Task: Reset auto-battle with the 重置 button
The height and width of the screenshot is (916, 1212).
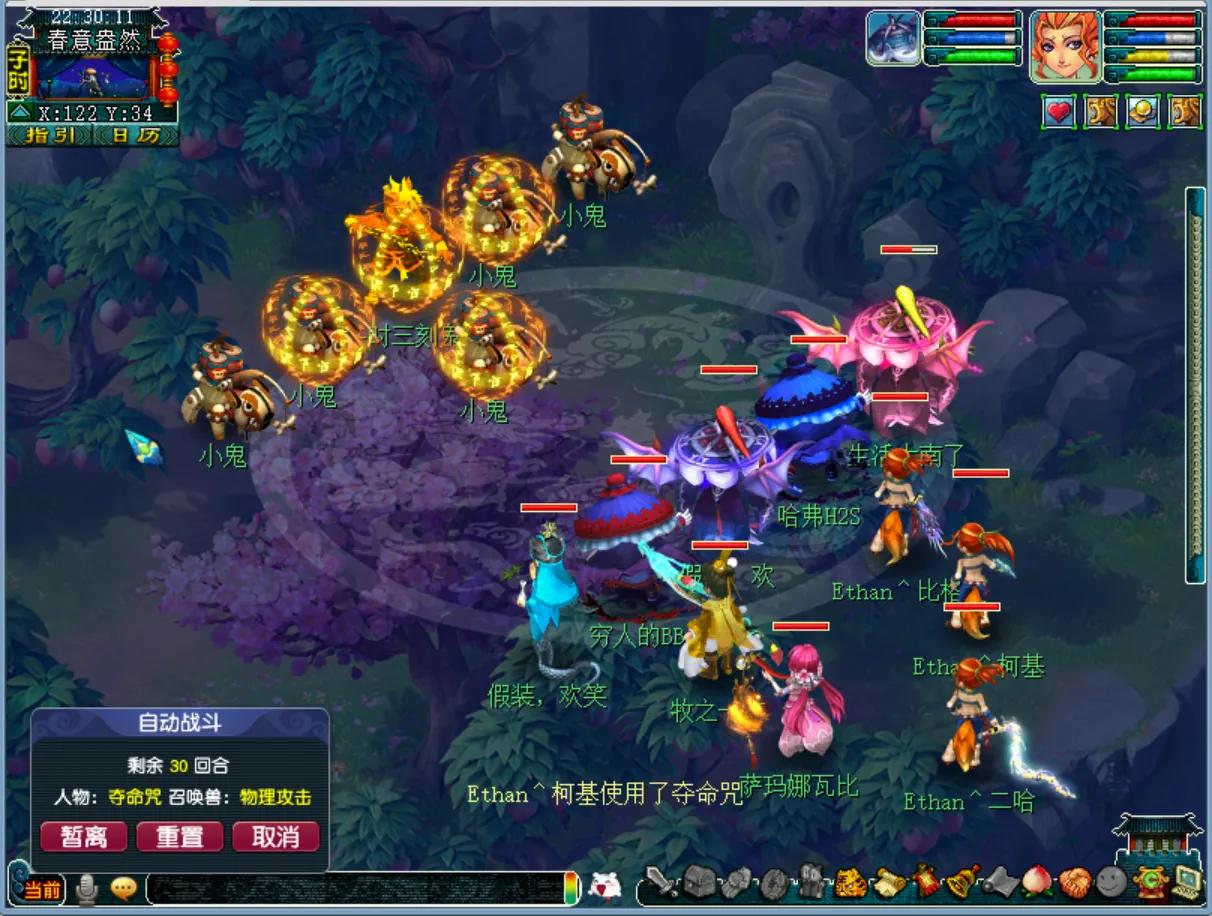Action: click(x=179, y=836)
